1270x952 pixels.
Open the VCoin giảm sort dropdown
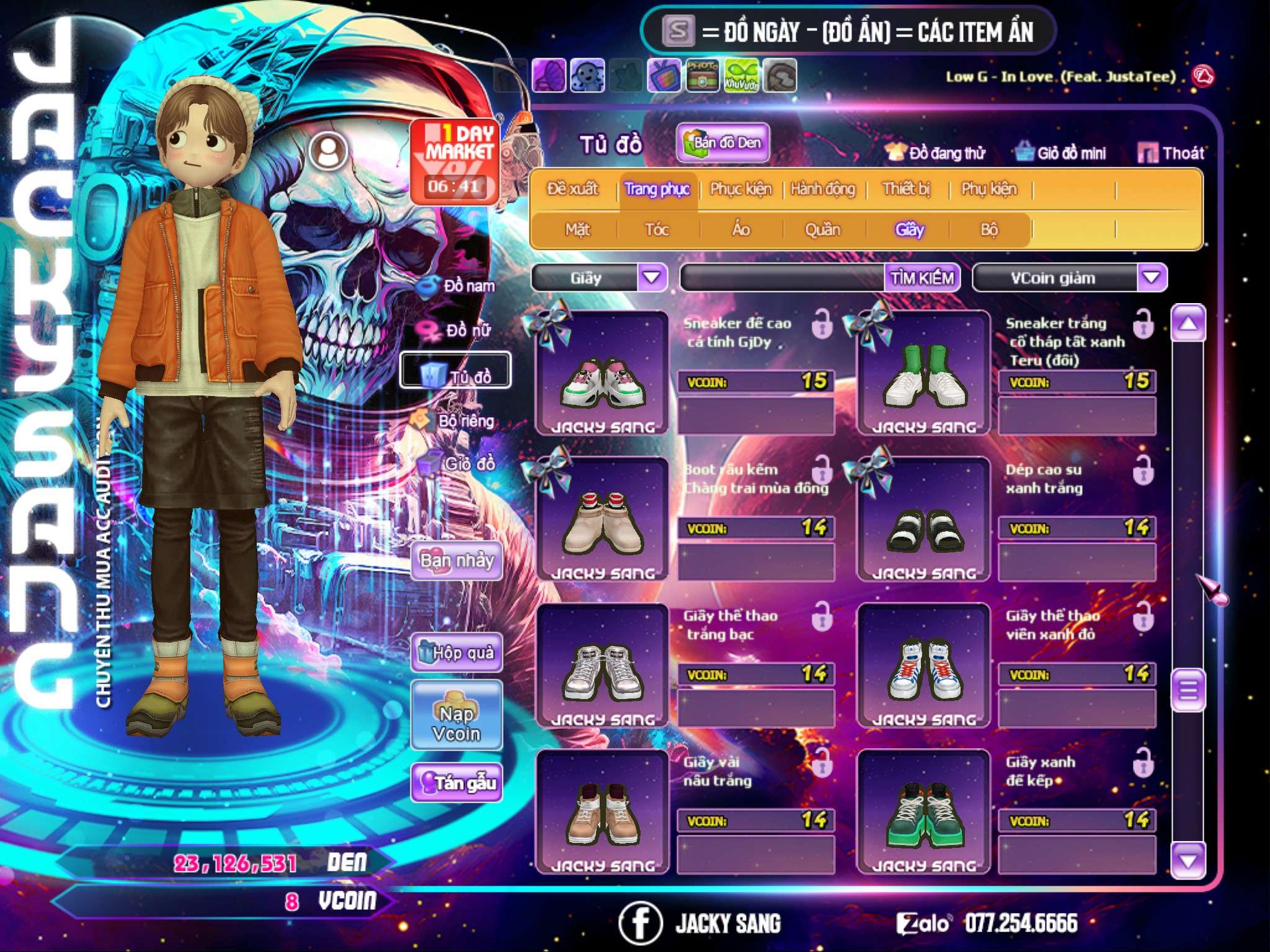(x=1152, y=278)
